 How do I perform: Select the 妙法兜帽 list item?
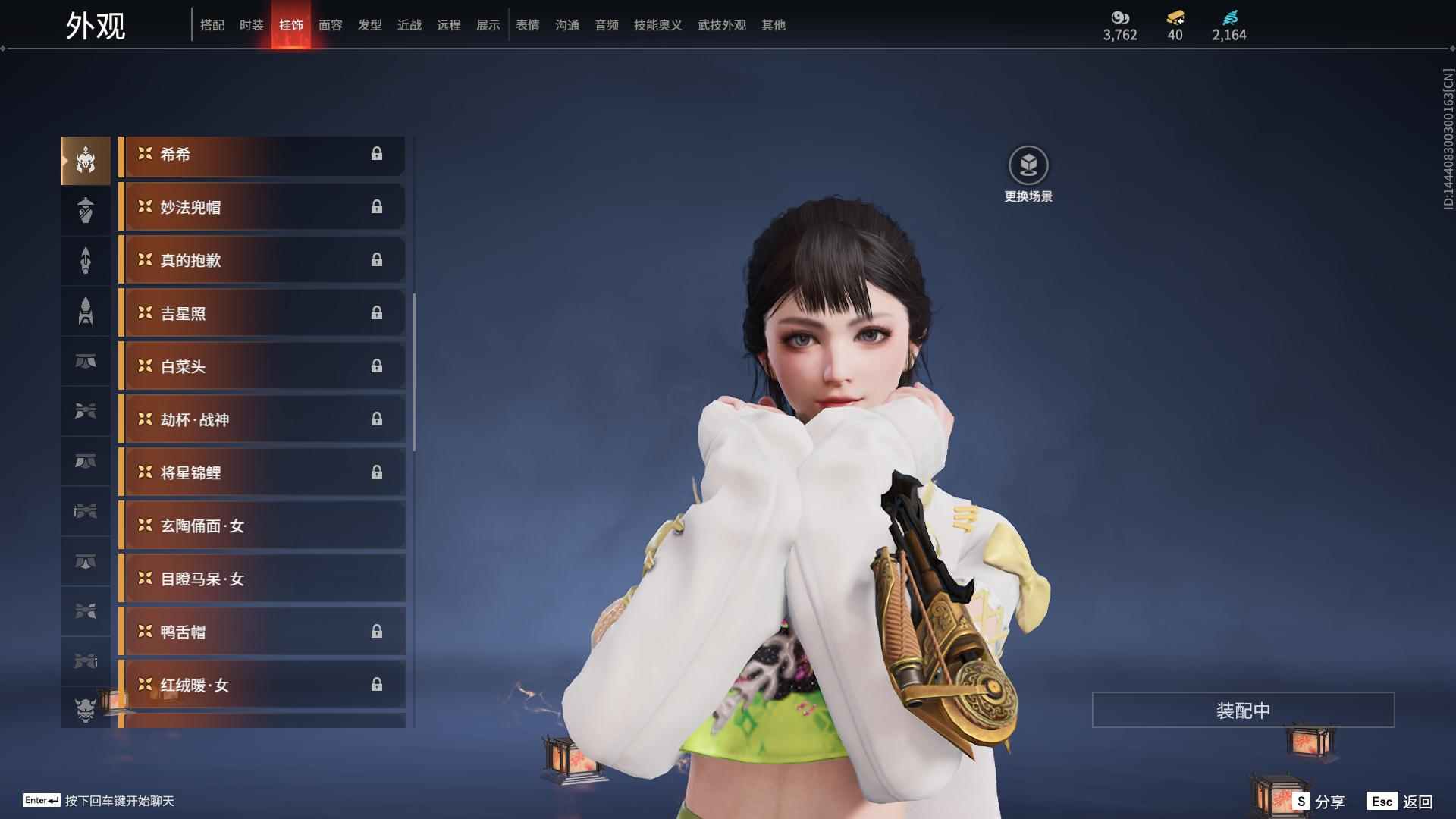262,207
